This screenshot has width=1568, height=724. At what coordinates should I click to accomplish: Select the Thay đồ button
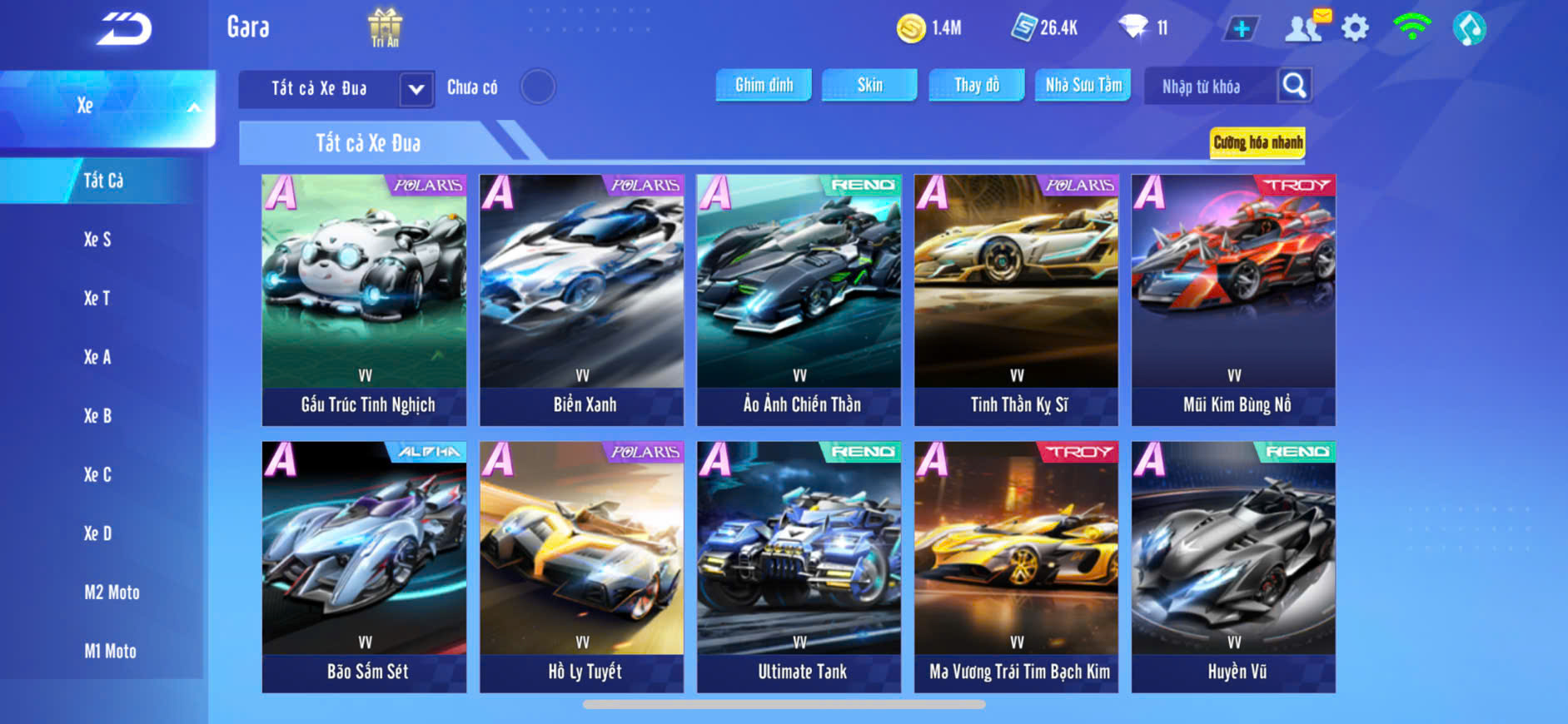click(977, 85)
